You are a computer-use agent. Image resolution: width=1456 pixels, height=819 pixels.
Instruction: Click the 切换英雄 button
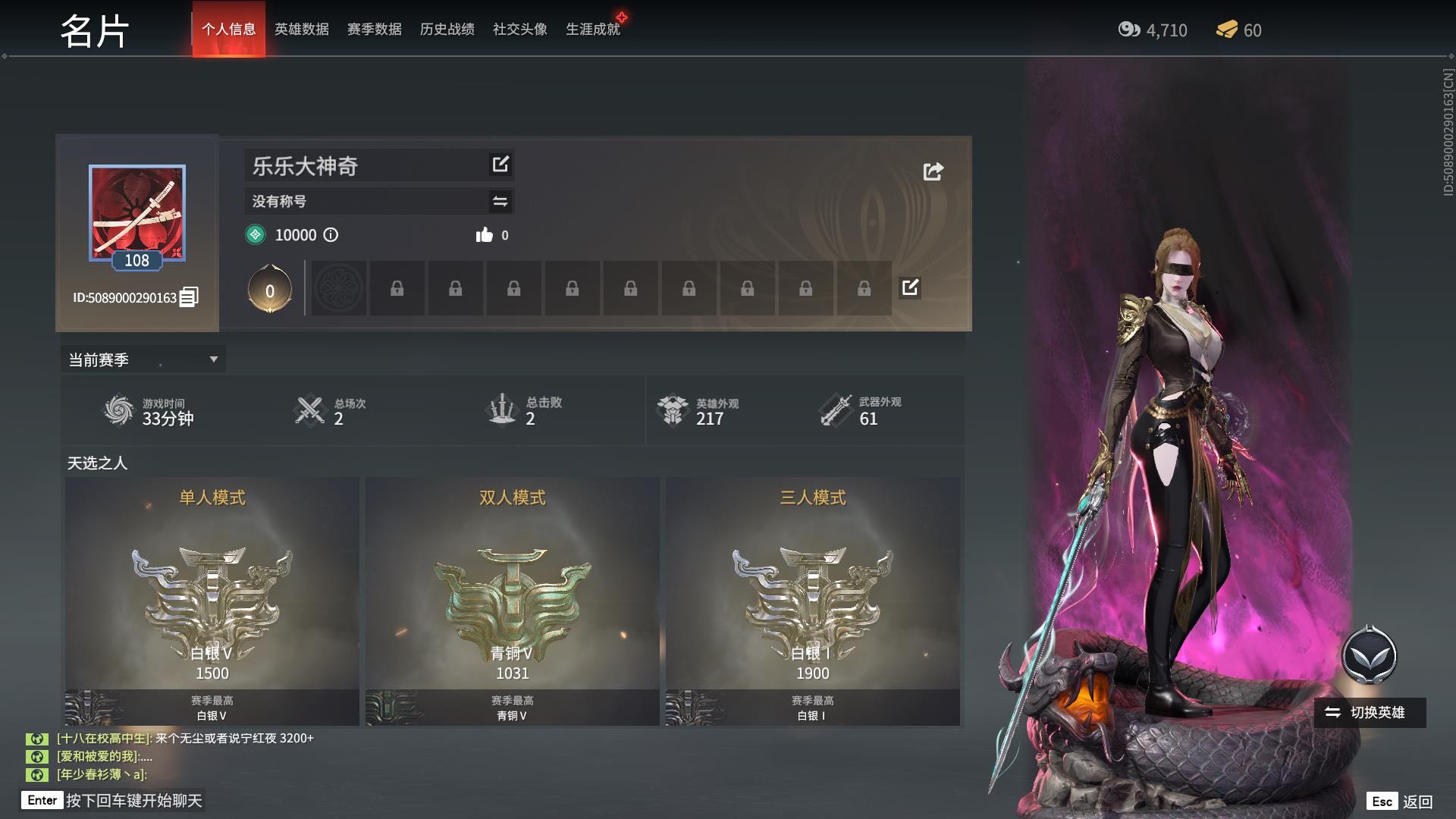tap(1369, 713)
